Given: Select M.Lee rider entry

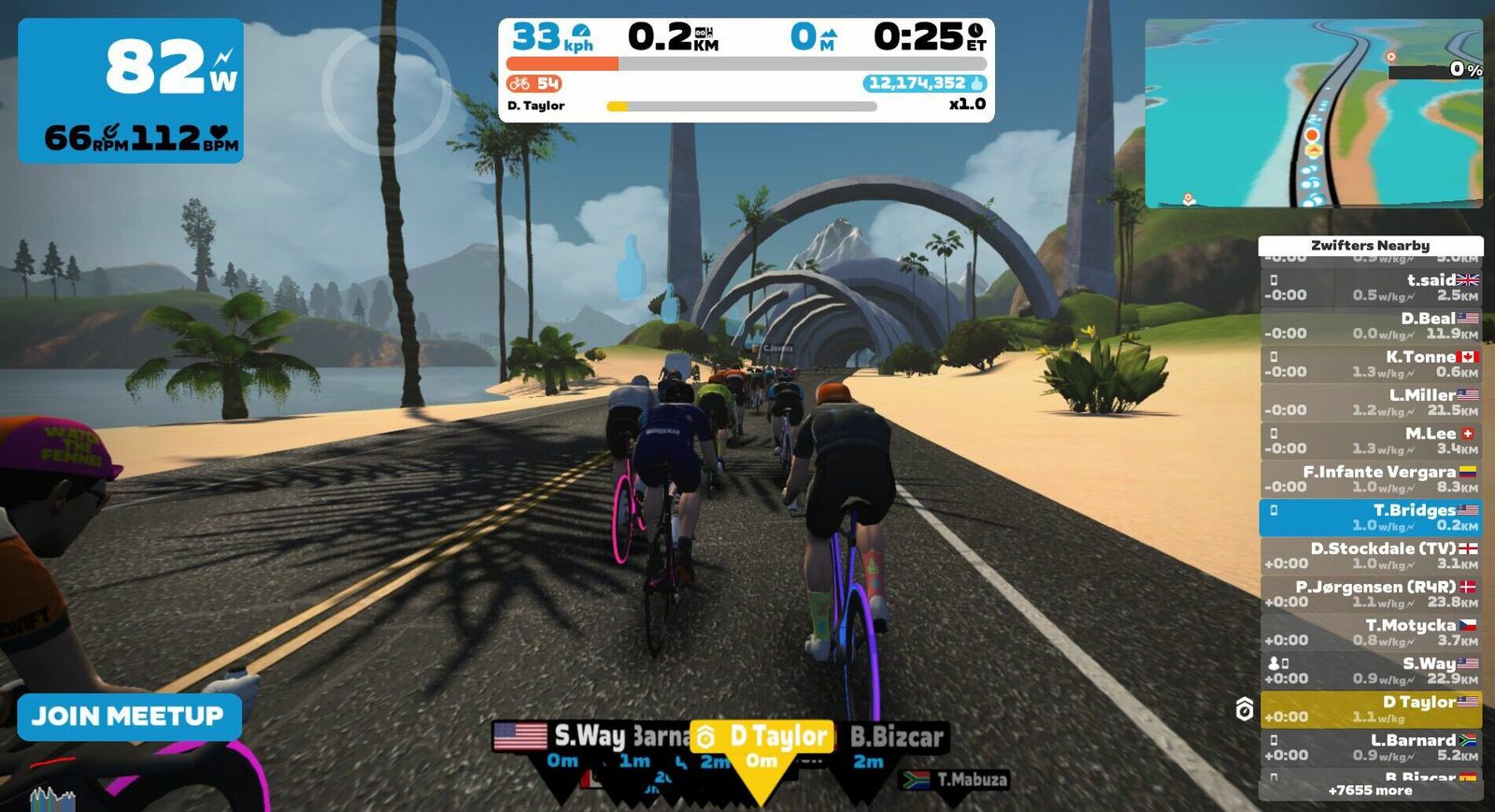Looking at the screenshot, I should (x=1370, y=440).
